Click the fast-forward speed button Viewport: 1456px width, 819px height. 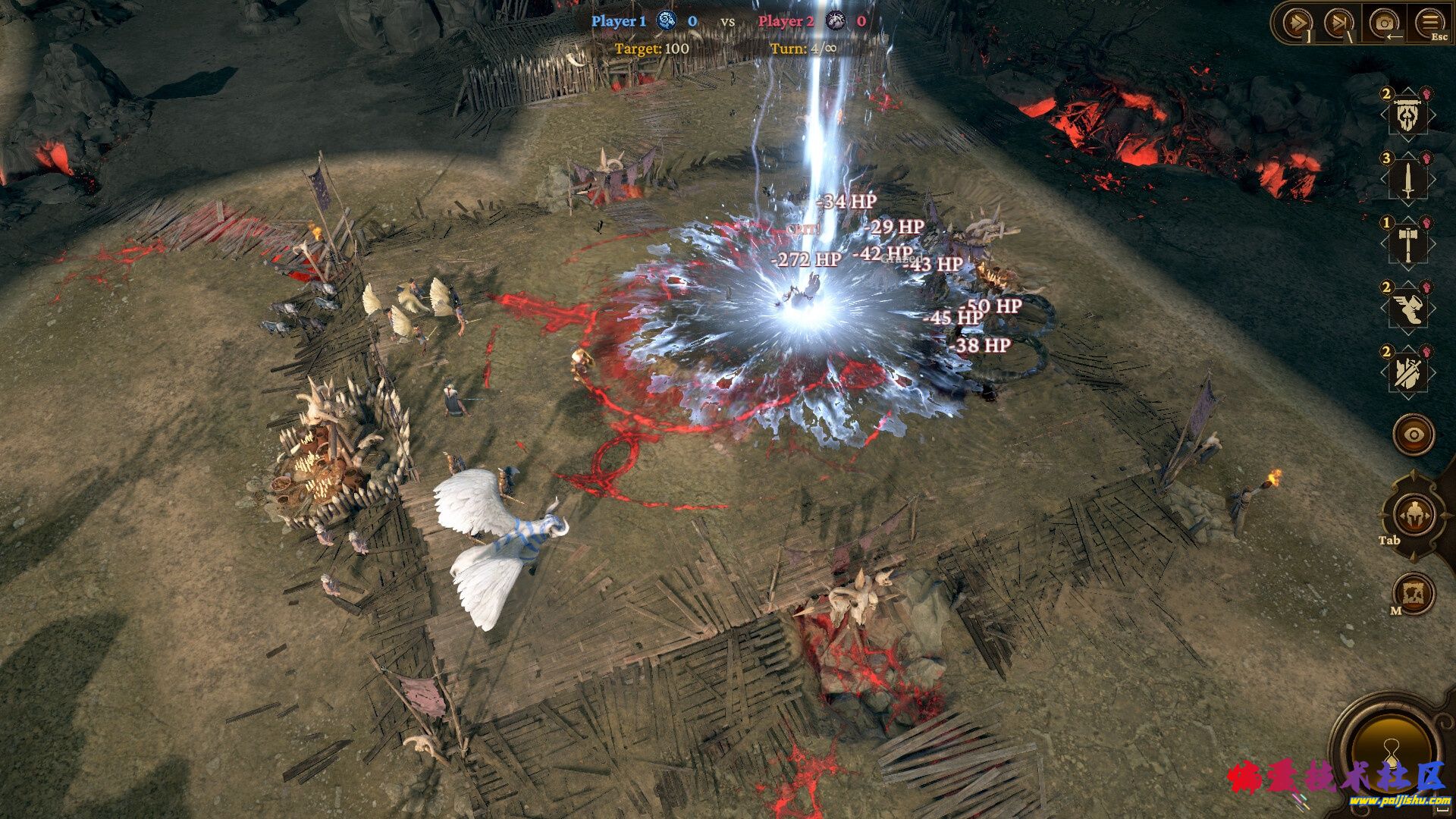(1296, 24)
